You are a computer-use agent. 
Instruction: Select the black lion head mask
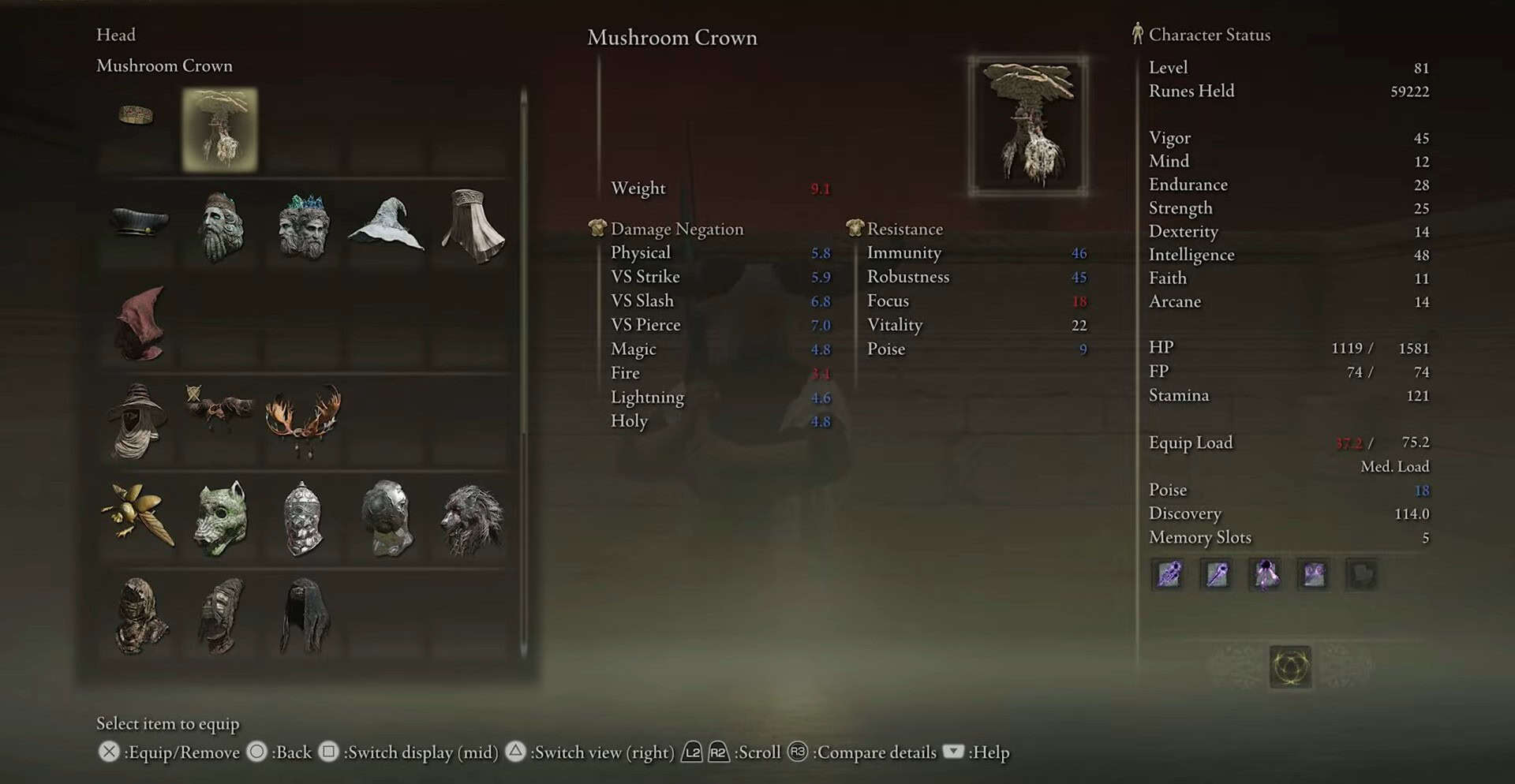point(472,518)
